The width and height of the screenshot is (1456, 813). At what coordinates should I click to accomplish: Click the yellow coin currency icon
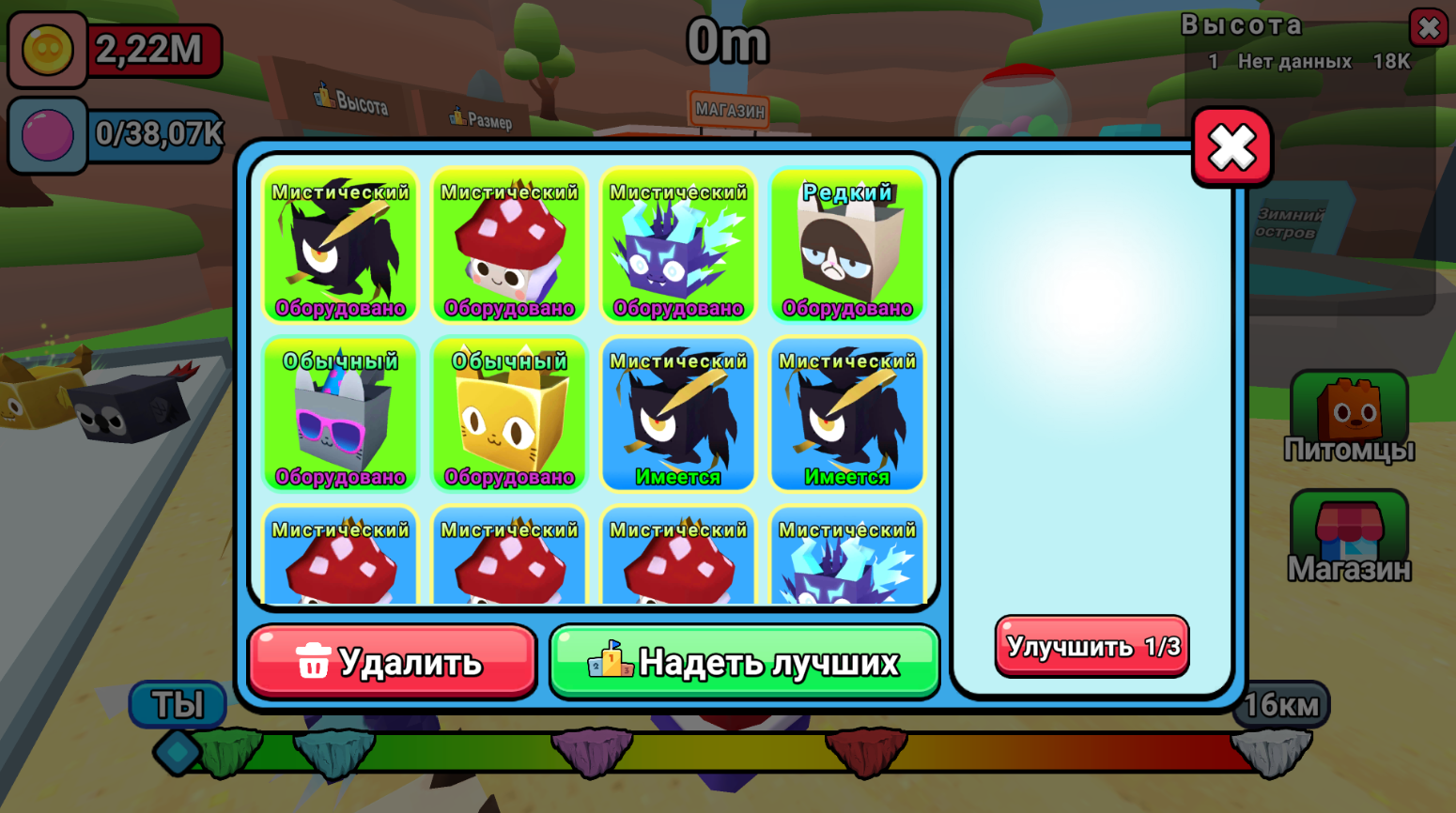(x=46, y=49)
